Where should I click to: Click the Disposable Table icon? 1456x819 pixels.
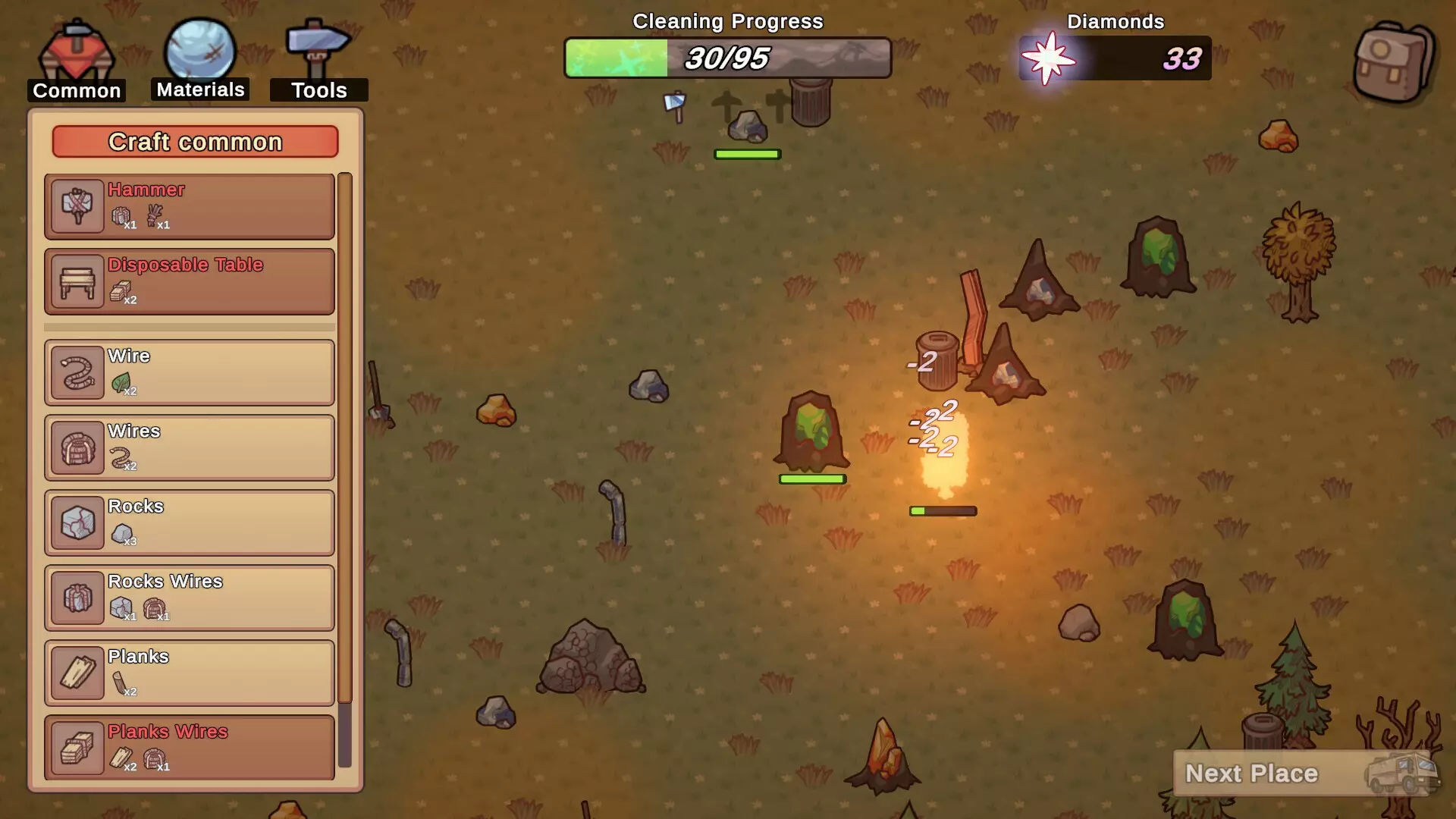(x=76, y=281)
